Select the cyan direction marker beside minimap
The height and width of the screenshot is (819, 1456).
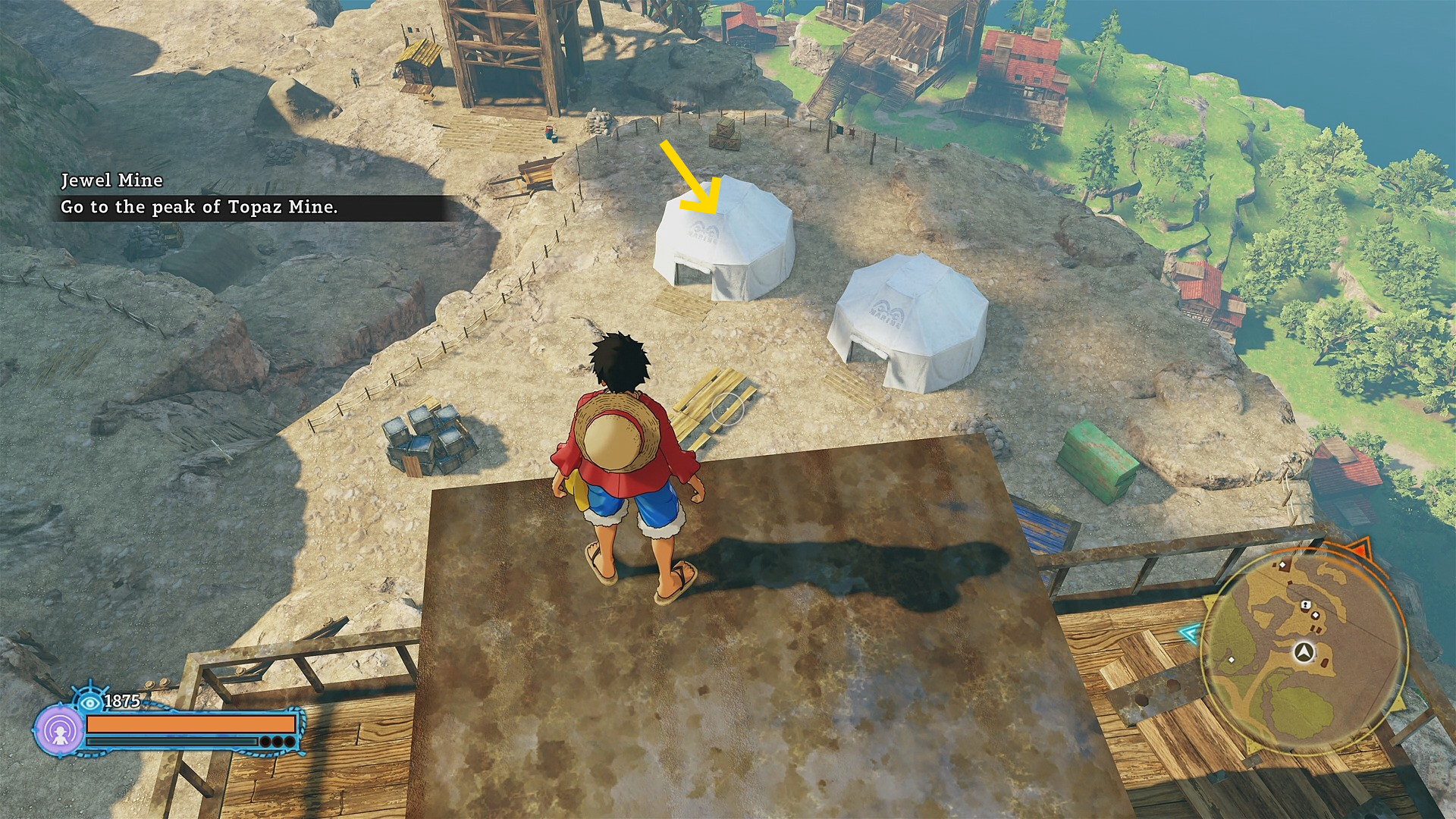coord(1190,633)
